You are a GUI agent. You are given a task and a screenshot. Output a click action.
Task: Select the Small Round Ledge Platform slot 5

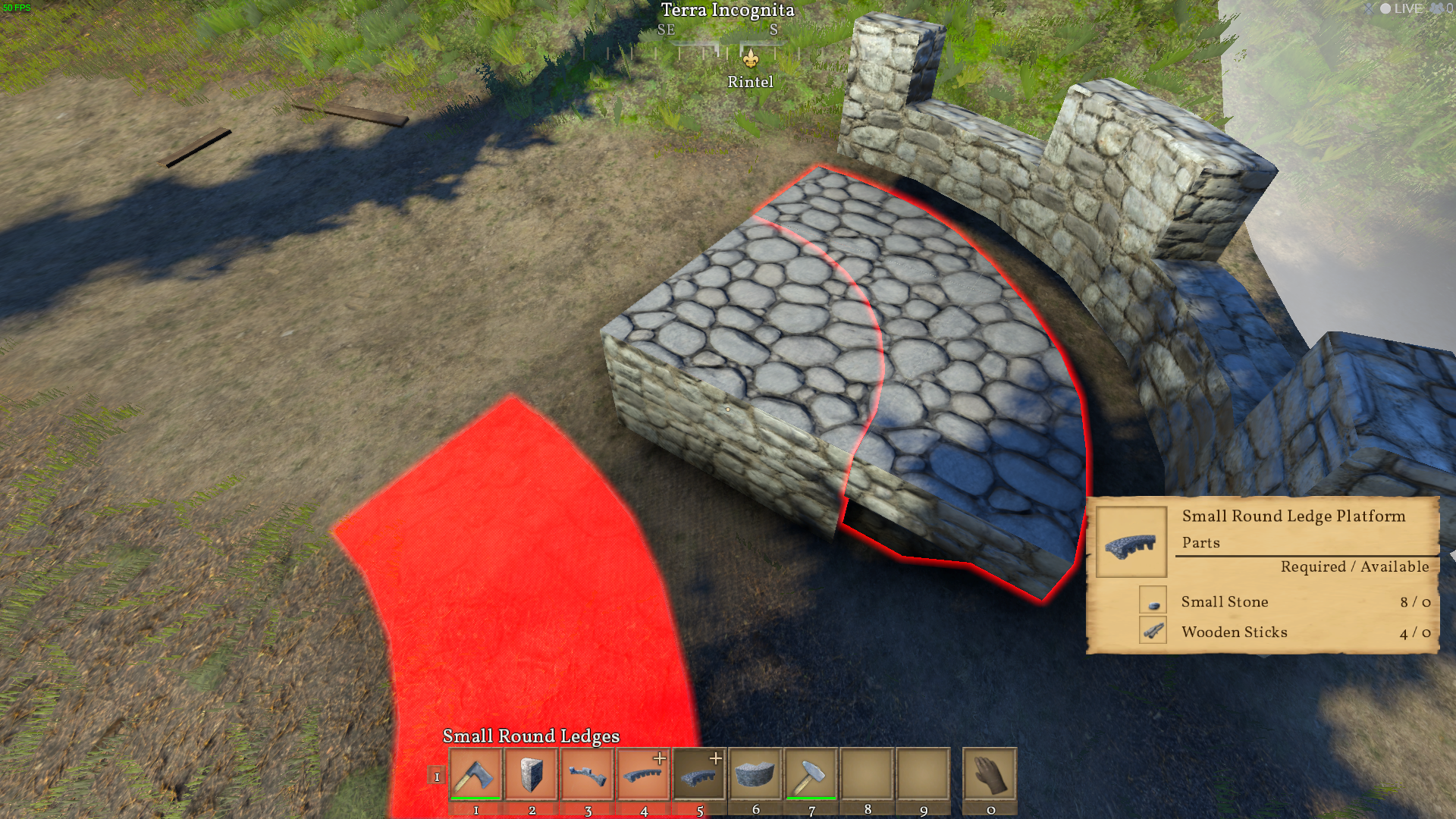tap(699, 774)
